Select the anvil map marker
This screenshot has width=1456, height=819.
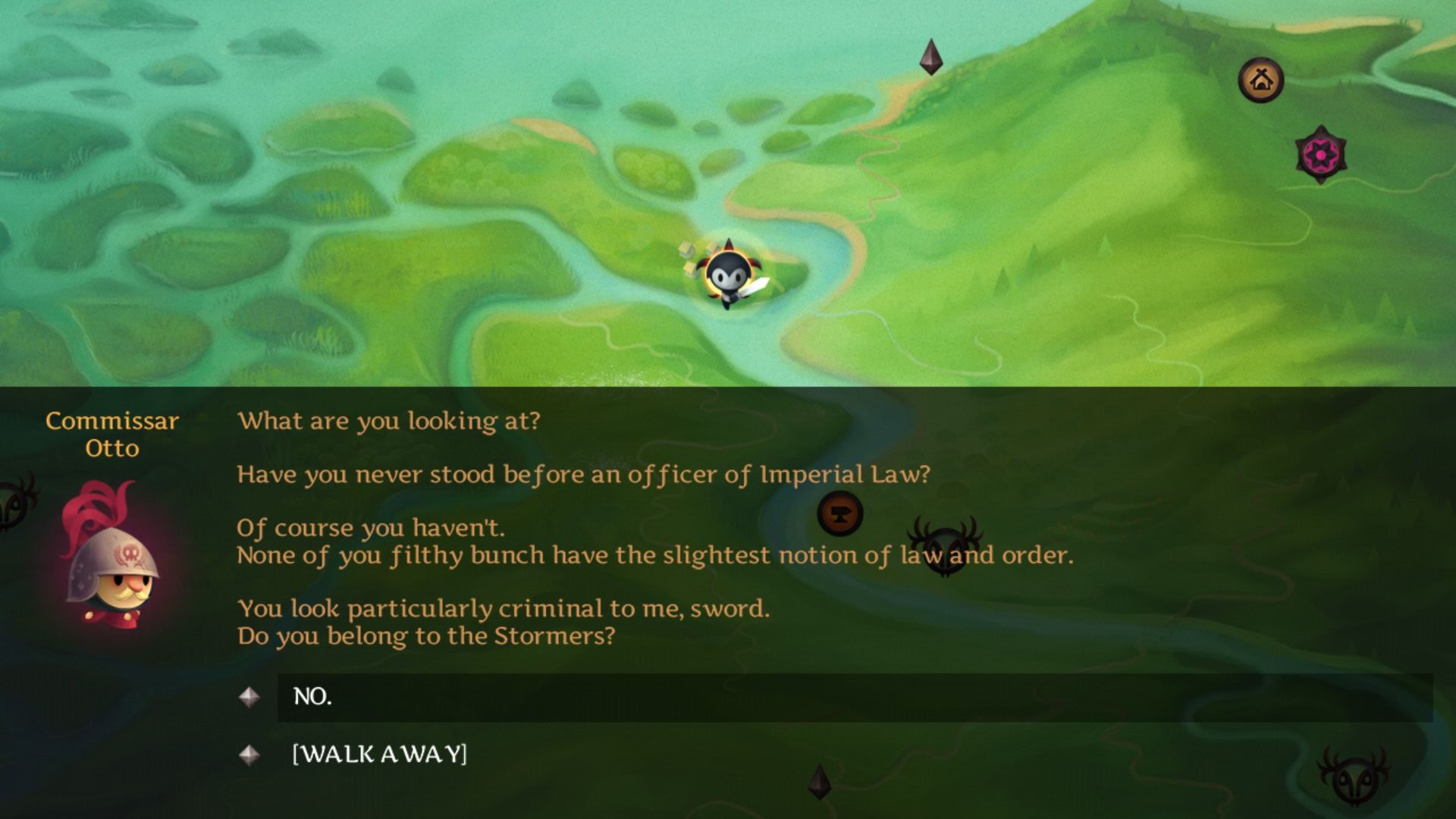click(x=840, y=513)
